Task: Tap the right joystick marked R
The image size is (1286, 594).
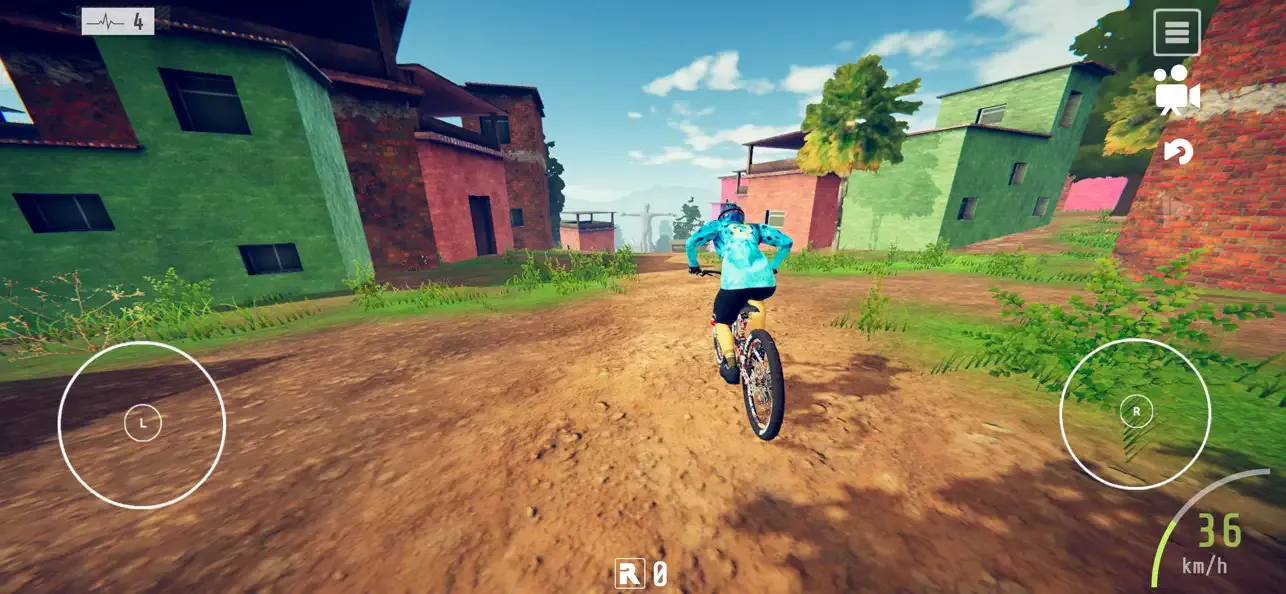Action: click(x=1135, y=412)
